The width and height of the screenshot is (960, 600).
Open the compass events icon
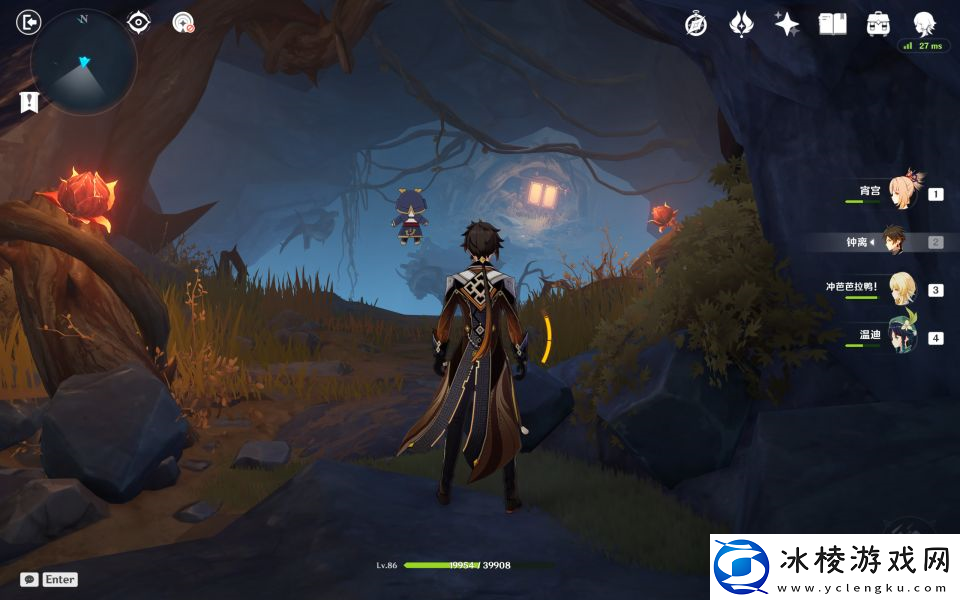[696, 24]
